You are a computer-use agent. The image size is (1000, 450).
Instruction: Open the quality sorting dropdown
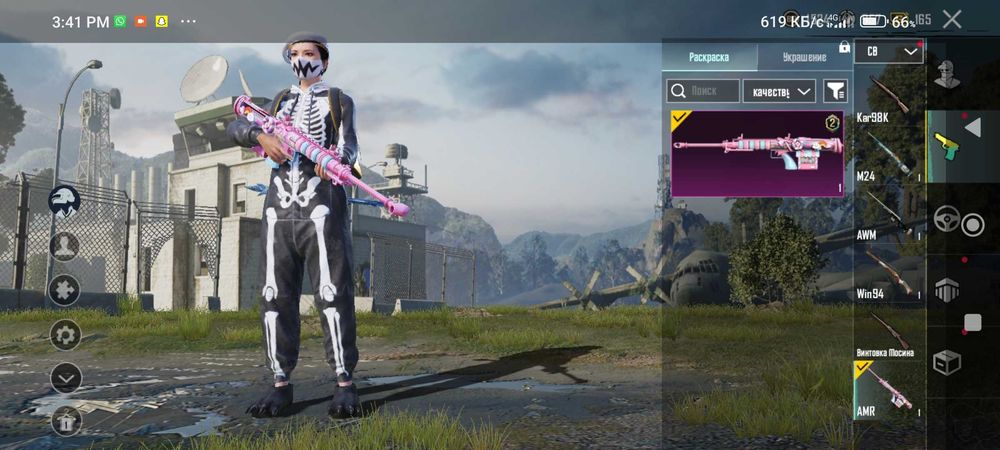point(780,91)
